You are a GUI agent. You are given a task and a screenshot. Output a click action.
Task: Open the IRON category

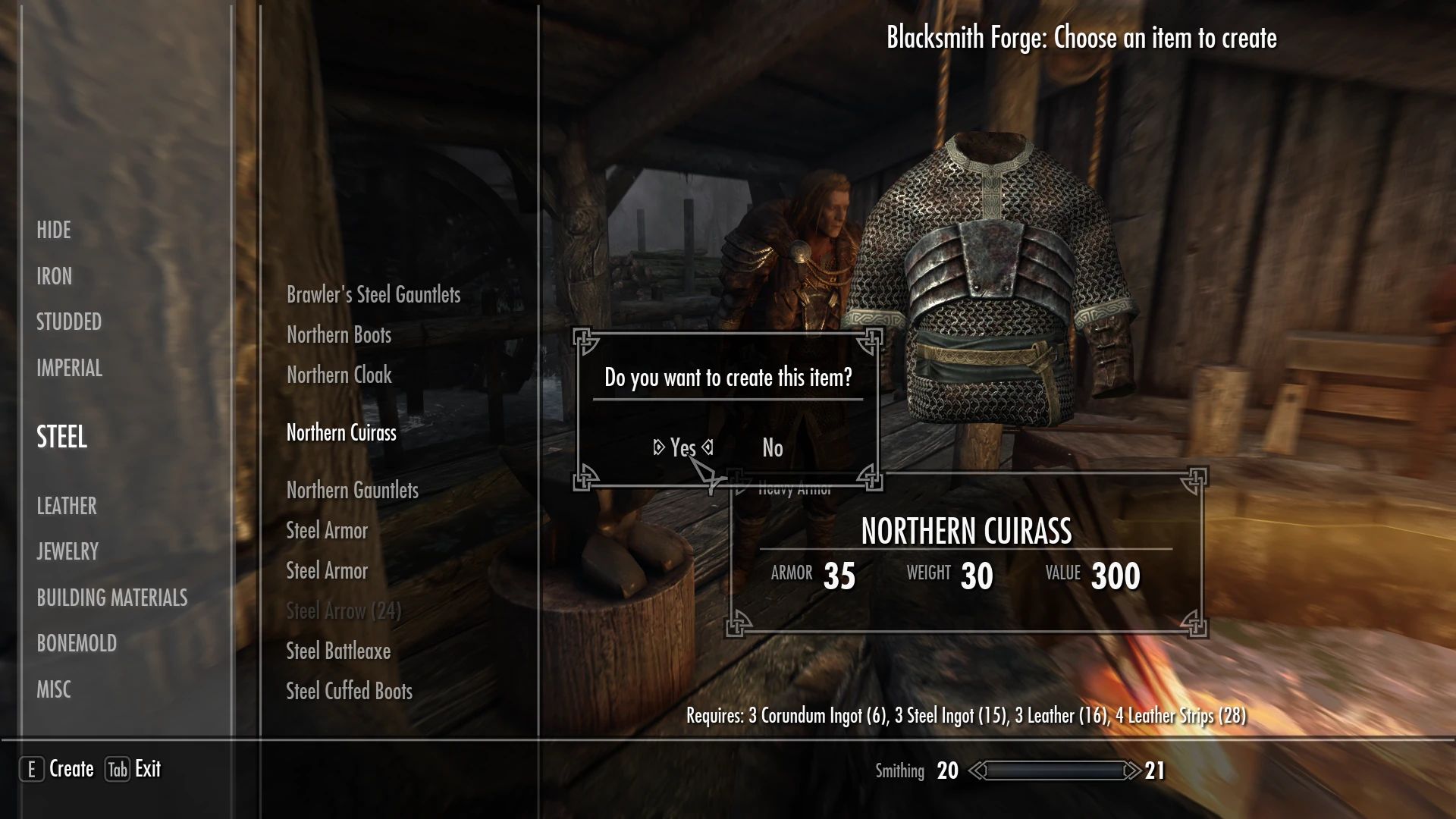54,277
